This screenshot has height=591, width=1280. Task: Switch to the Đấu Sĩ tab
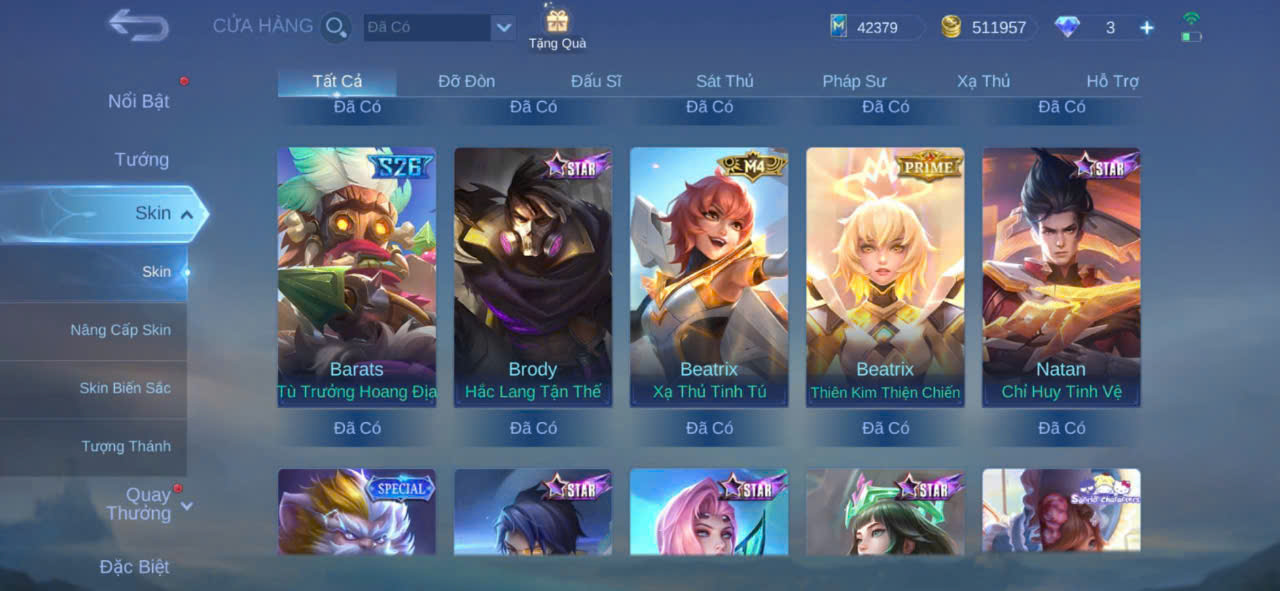(596, 81)
